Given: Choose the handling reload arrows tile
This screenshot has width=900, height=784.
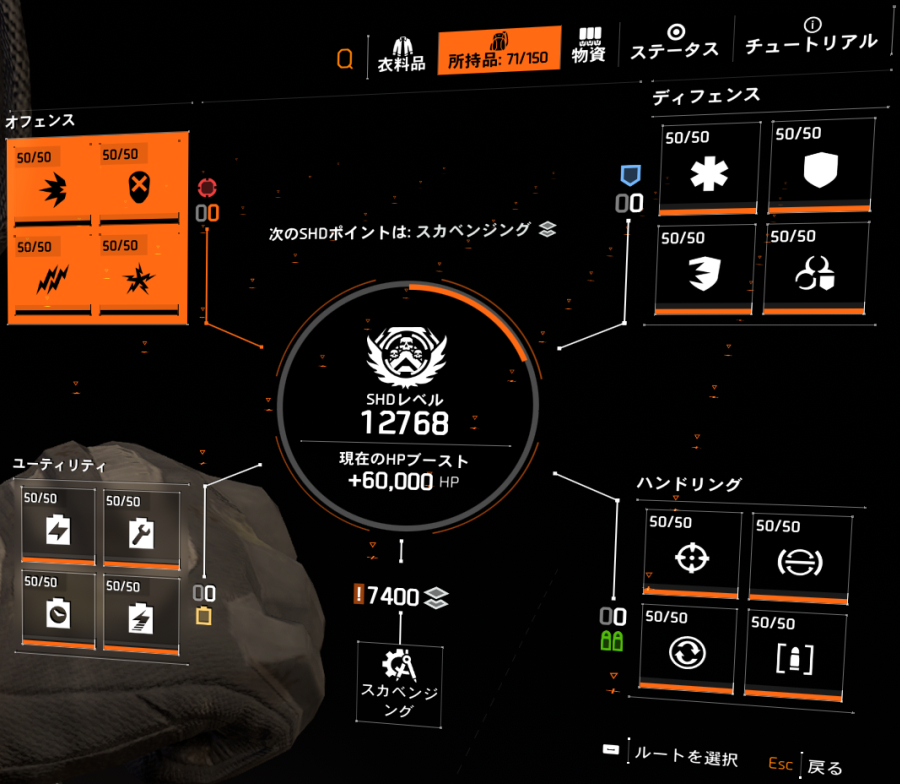Looking at the screenshot, I should point(690,652).
